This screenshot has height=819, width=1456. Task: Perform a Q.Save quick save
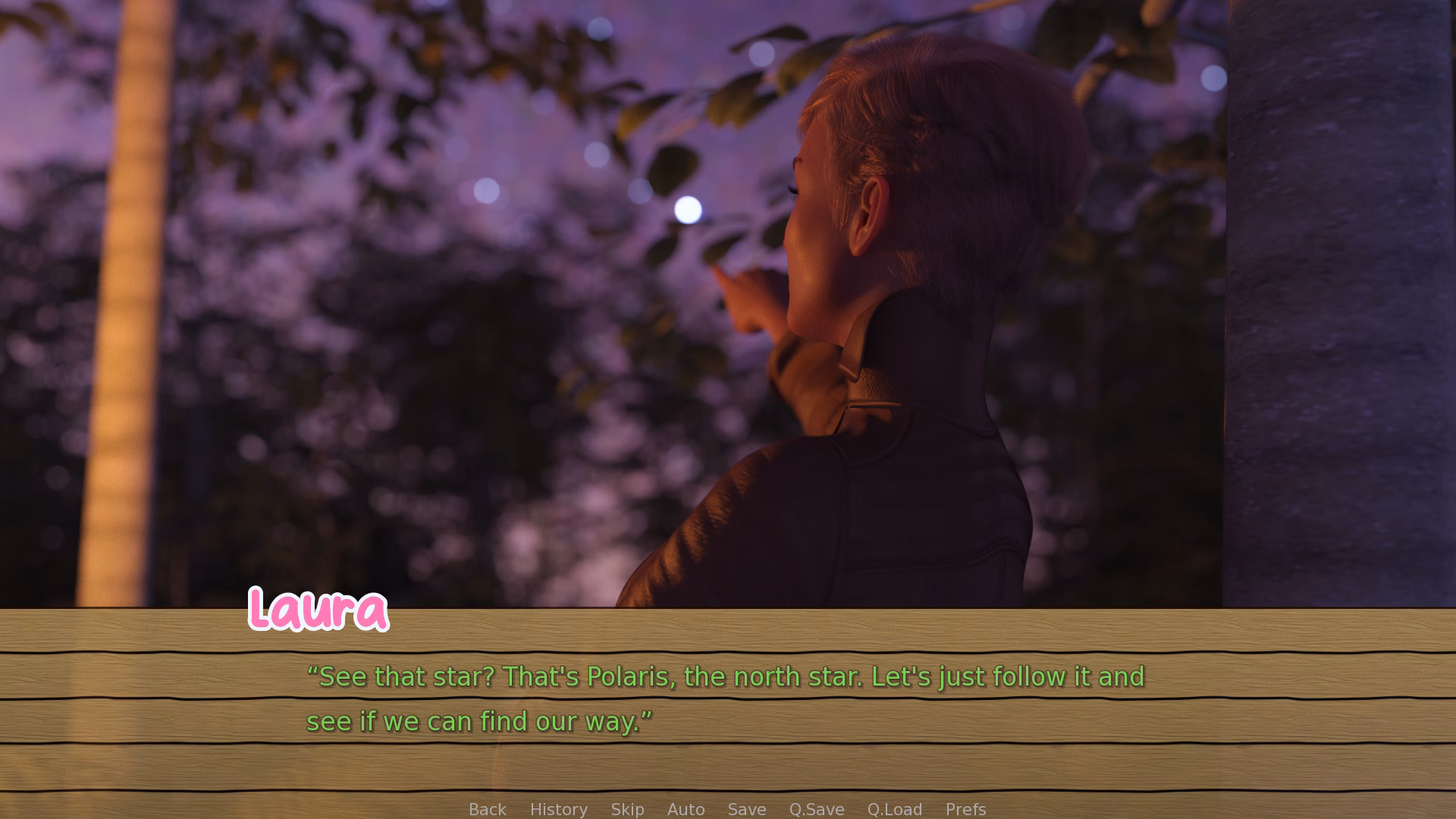click(815, 808)
